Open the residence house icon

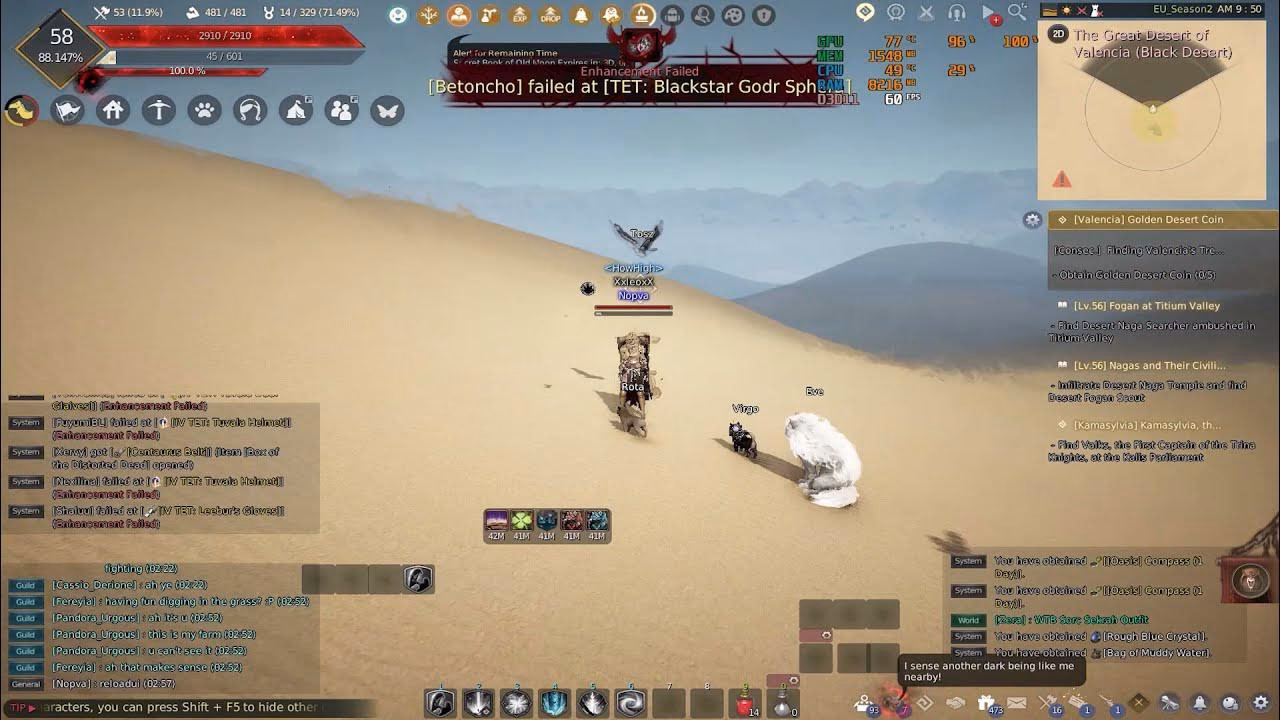(112, 110)
